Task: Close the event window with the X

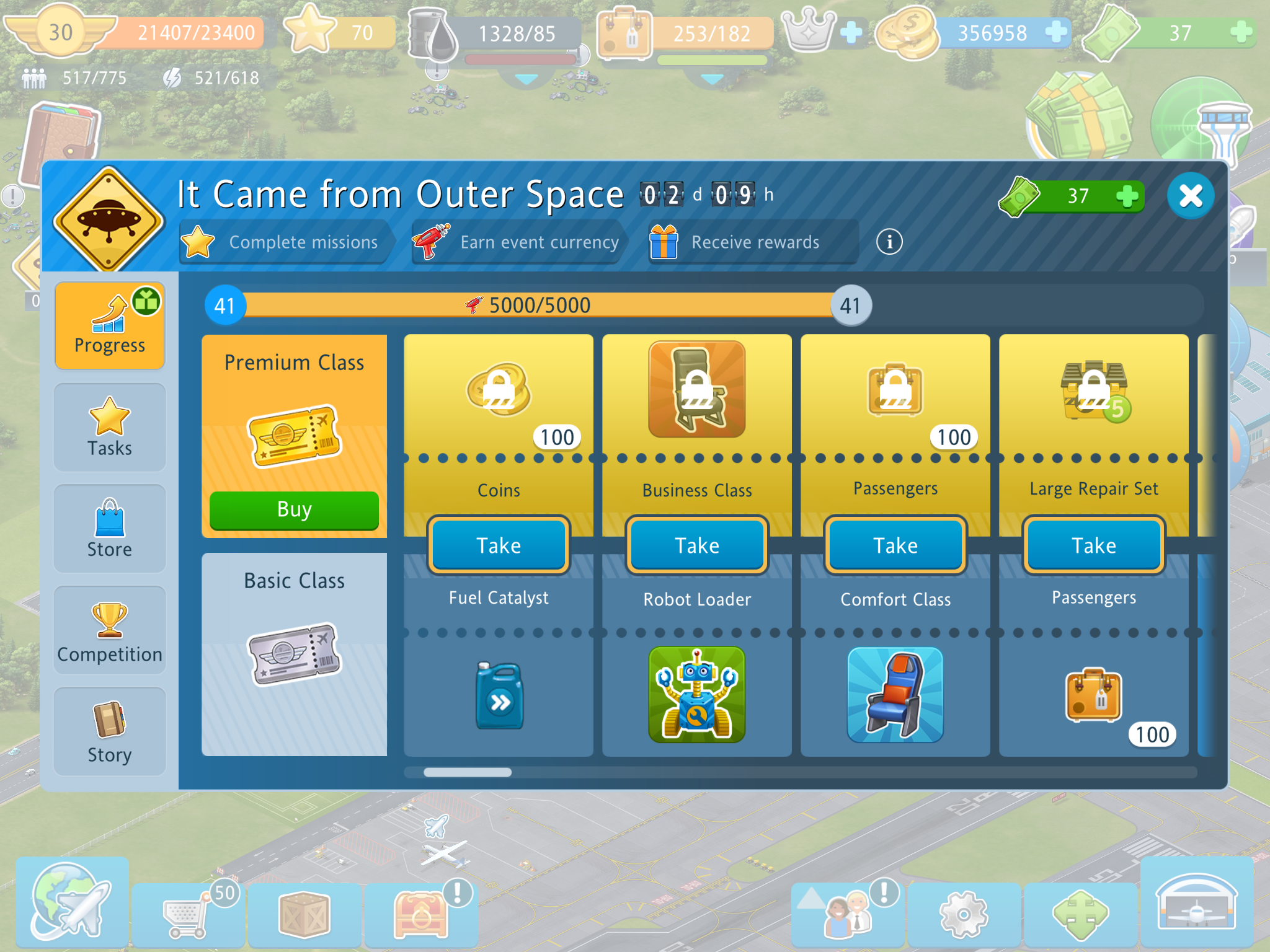Action: coord(1190,196)
